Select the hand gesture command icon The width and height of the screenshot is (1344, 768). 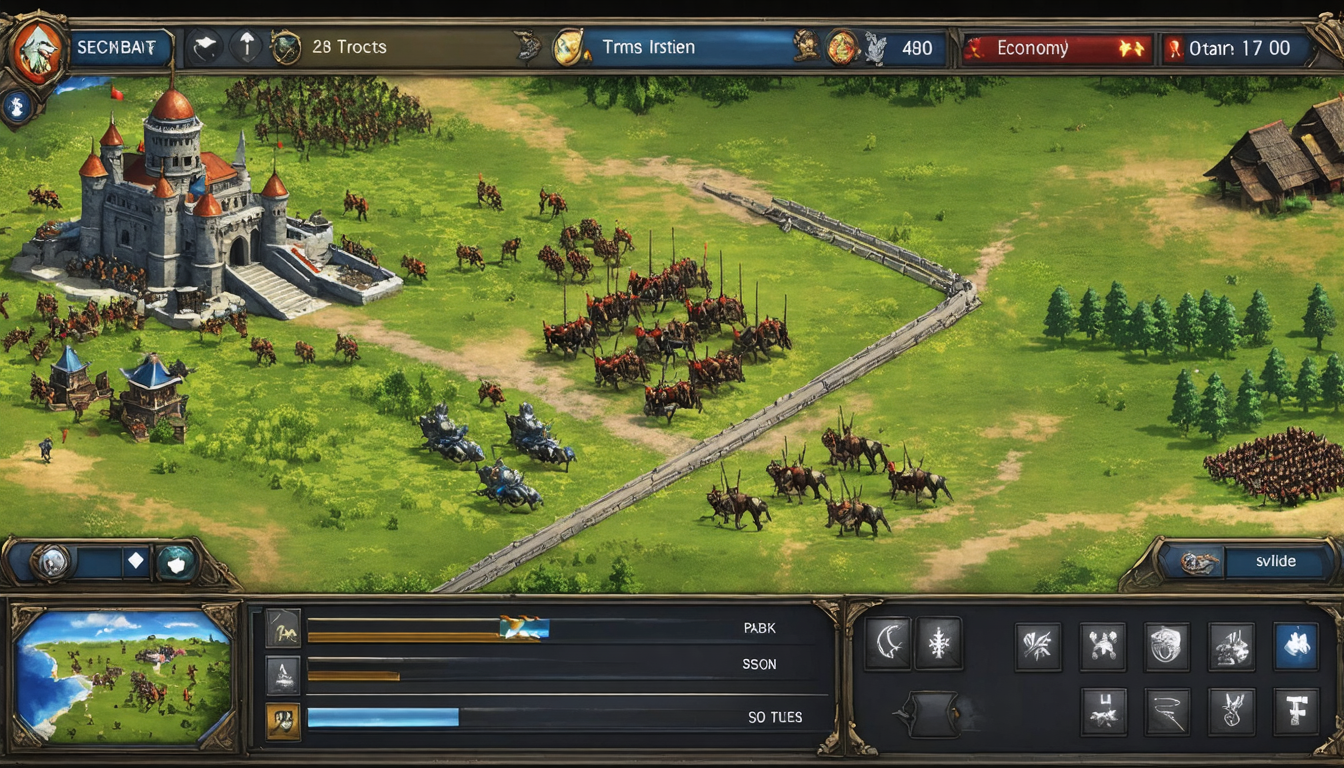click(x=1231, y=711)
